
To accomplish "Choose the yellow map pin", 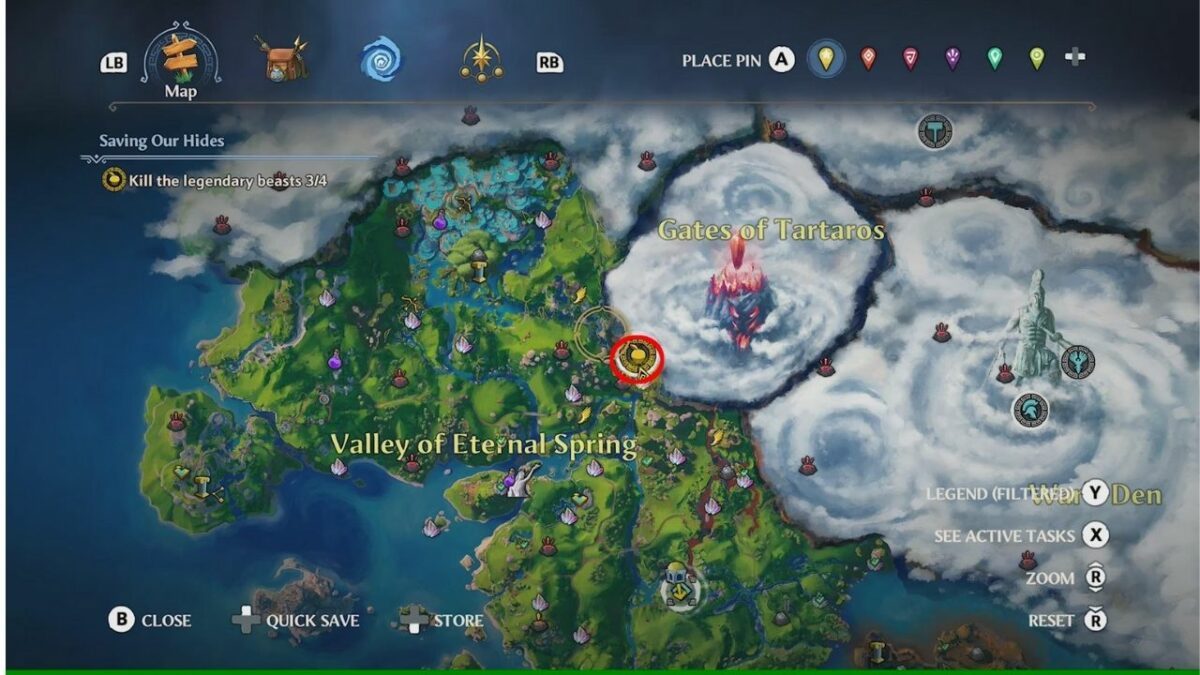I will [825, 59].
